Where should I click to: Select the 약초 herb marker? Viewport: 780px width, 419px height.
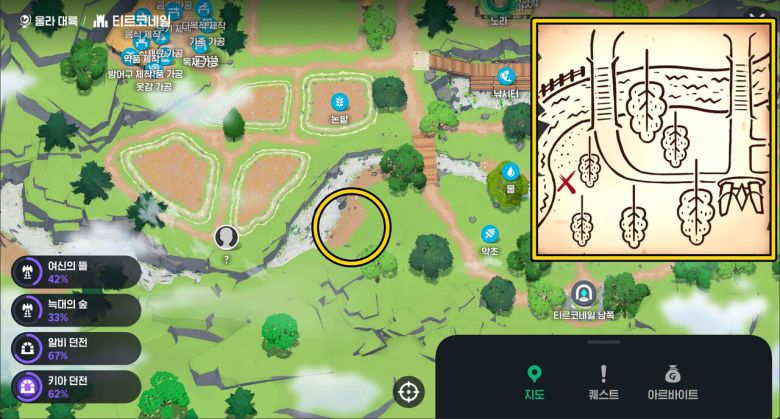tap(490, 235)
